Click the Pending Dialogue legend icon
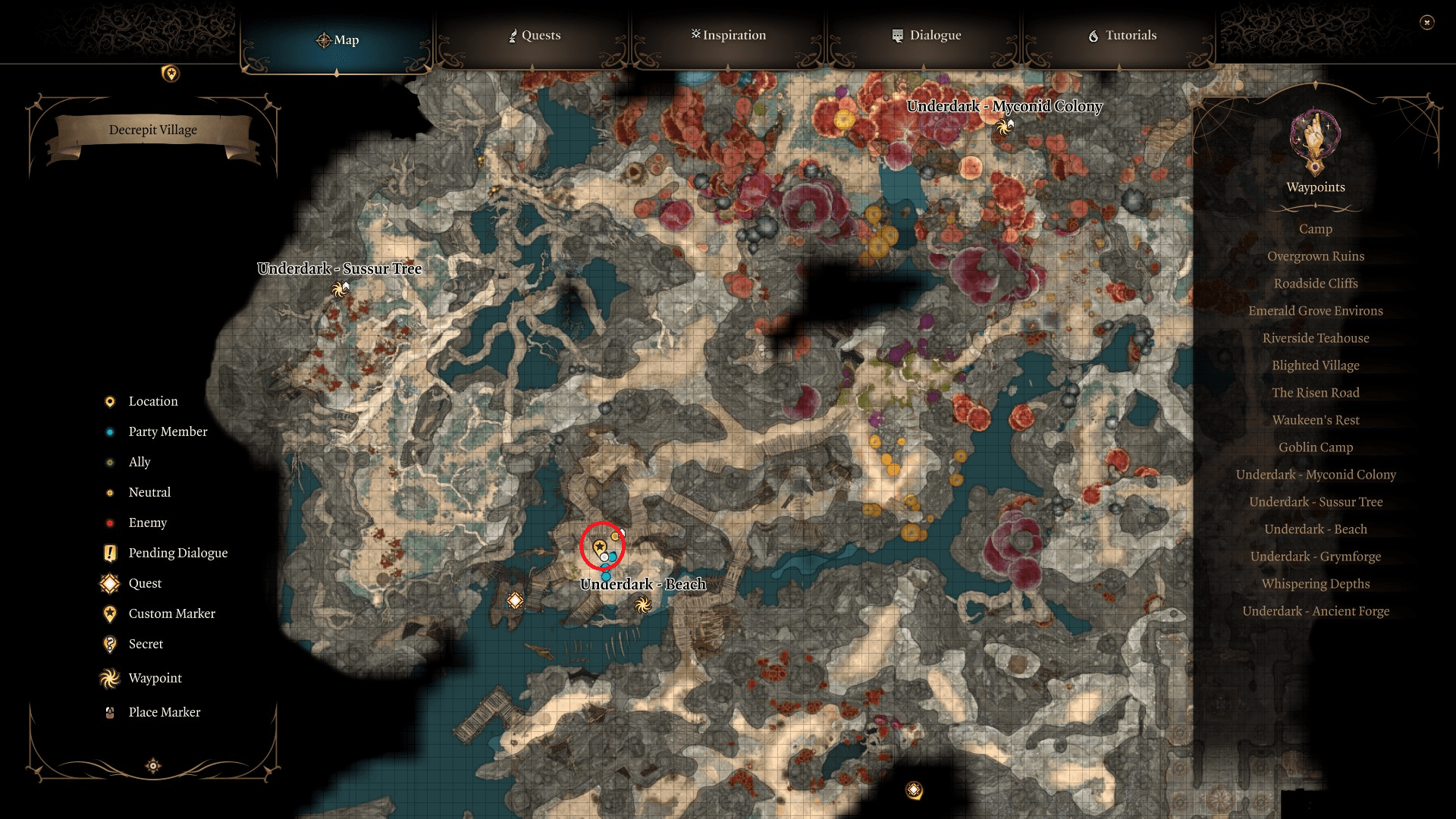 pos(109,553)
